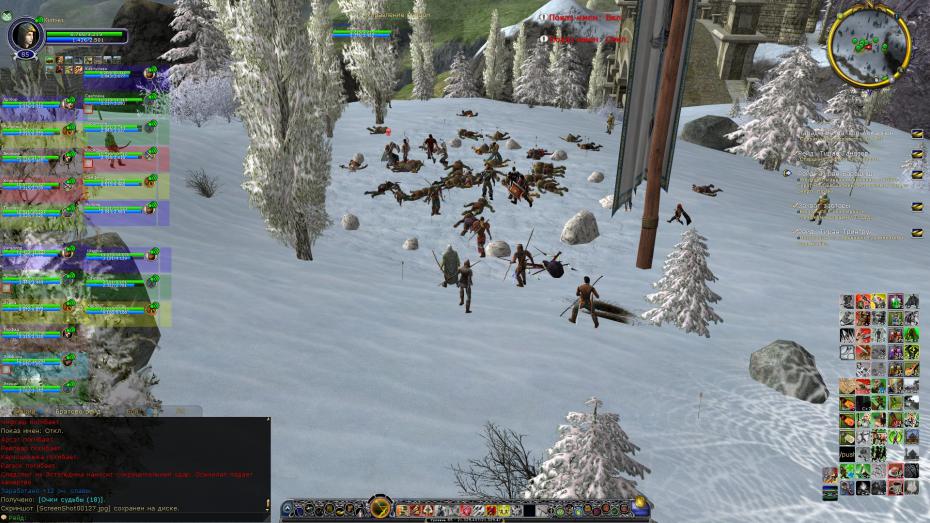
Task: Click the level 85 badge under the portrait
Action: 24,56
